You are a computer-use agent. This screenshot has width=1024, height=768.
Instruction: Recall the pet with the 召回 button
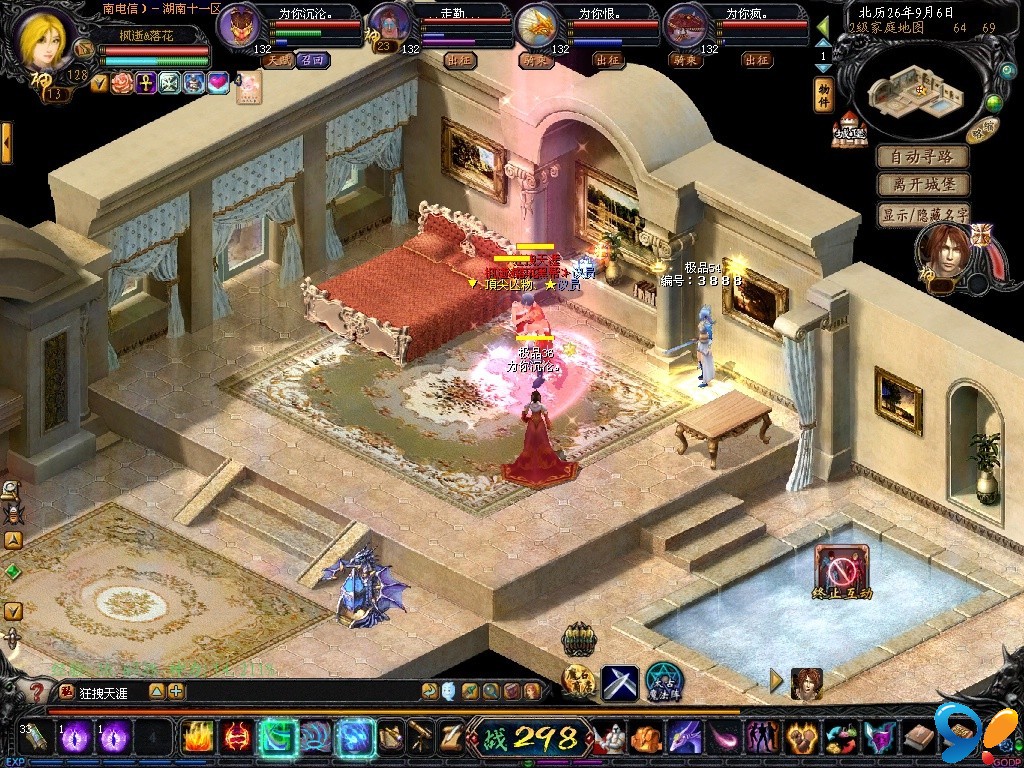pos(312,60)
